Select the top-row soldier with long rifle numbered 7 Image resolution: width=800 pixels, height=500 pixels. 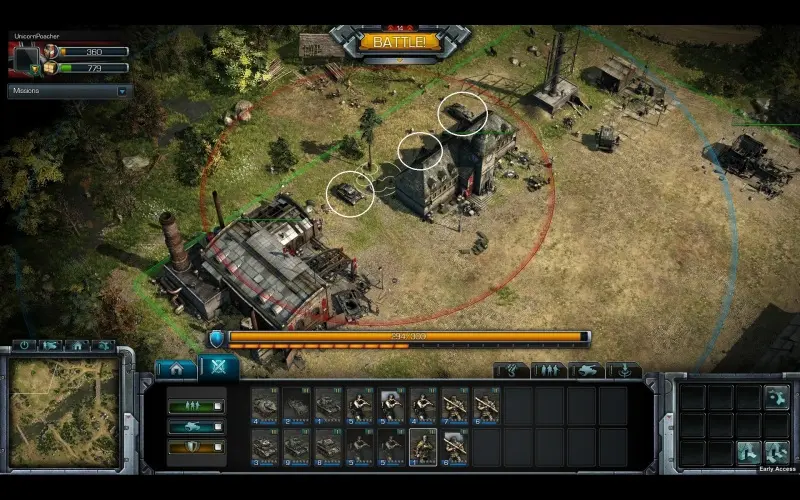point(456,405)
